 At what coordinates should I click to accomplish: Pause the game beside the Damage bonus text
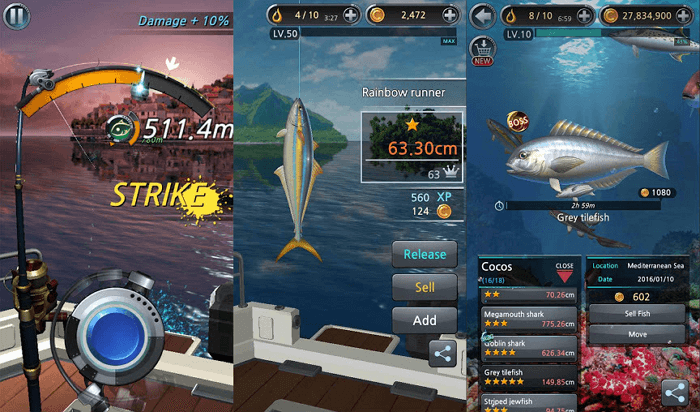(x=16, y=17)
